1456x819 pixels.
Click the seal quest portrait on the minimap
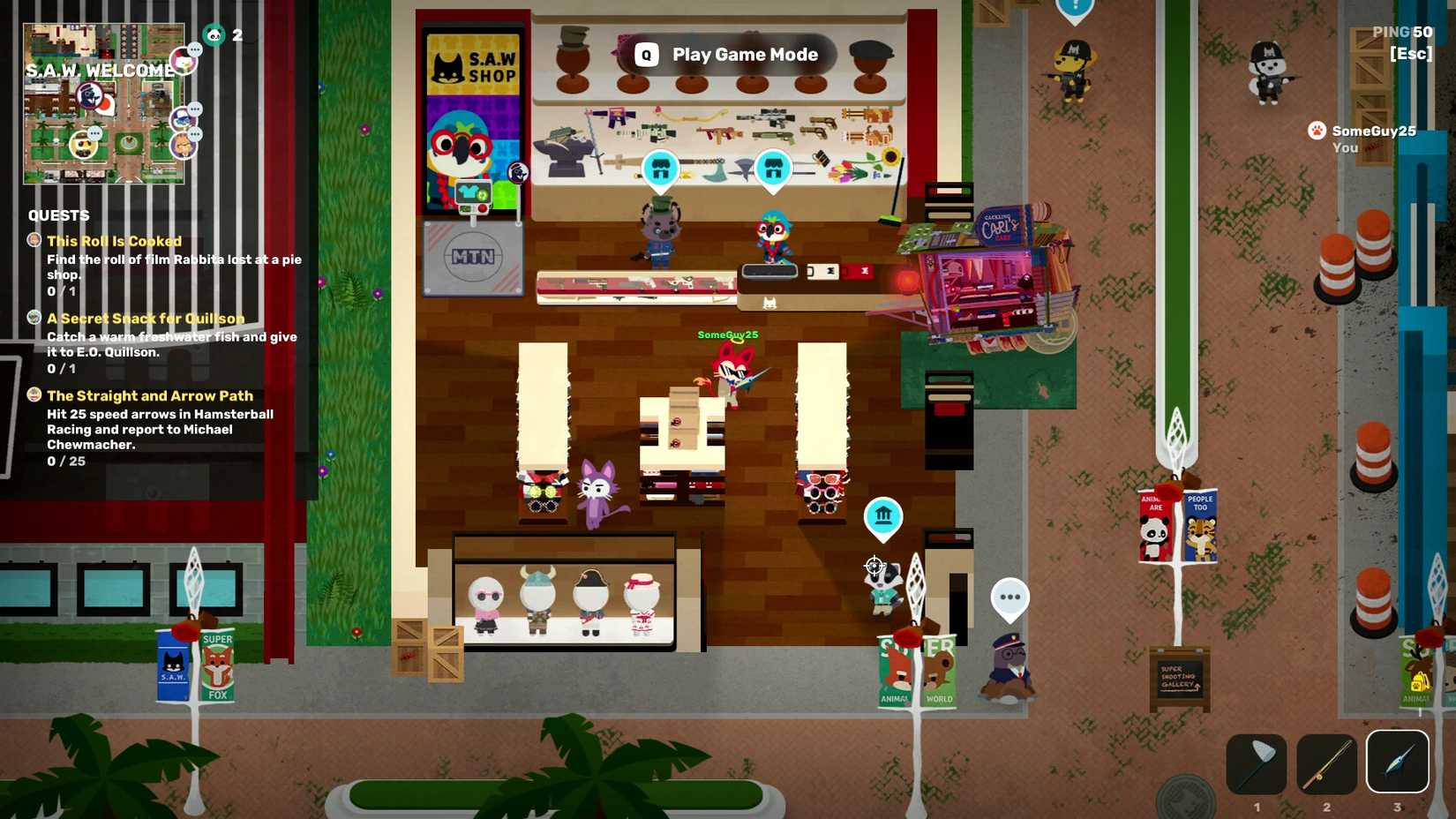tap(90, 94)
